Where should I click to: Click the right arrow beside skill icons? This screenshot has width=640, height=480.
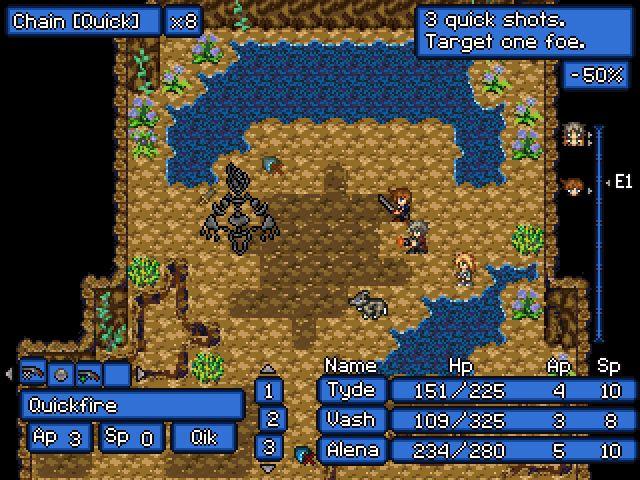[x=140, y=374]
